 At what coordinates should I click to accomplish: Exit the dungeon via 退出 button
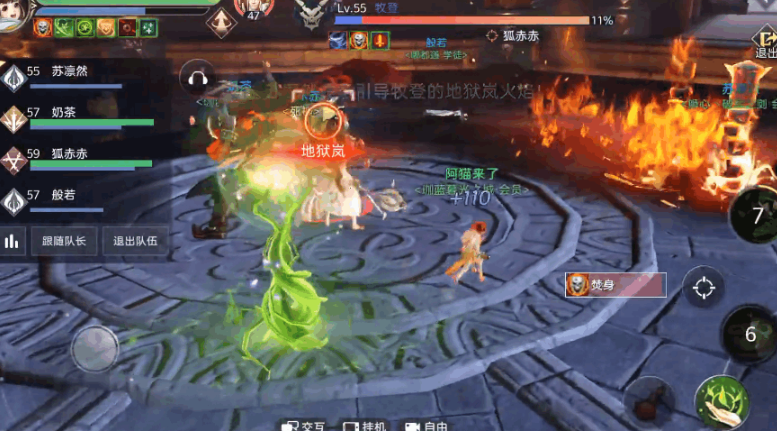click(x=764, y=44)
